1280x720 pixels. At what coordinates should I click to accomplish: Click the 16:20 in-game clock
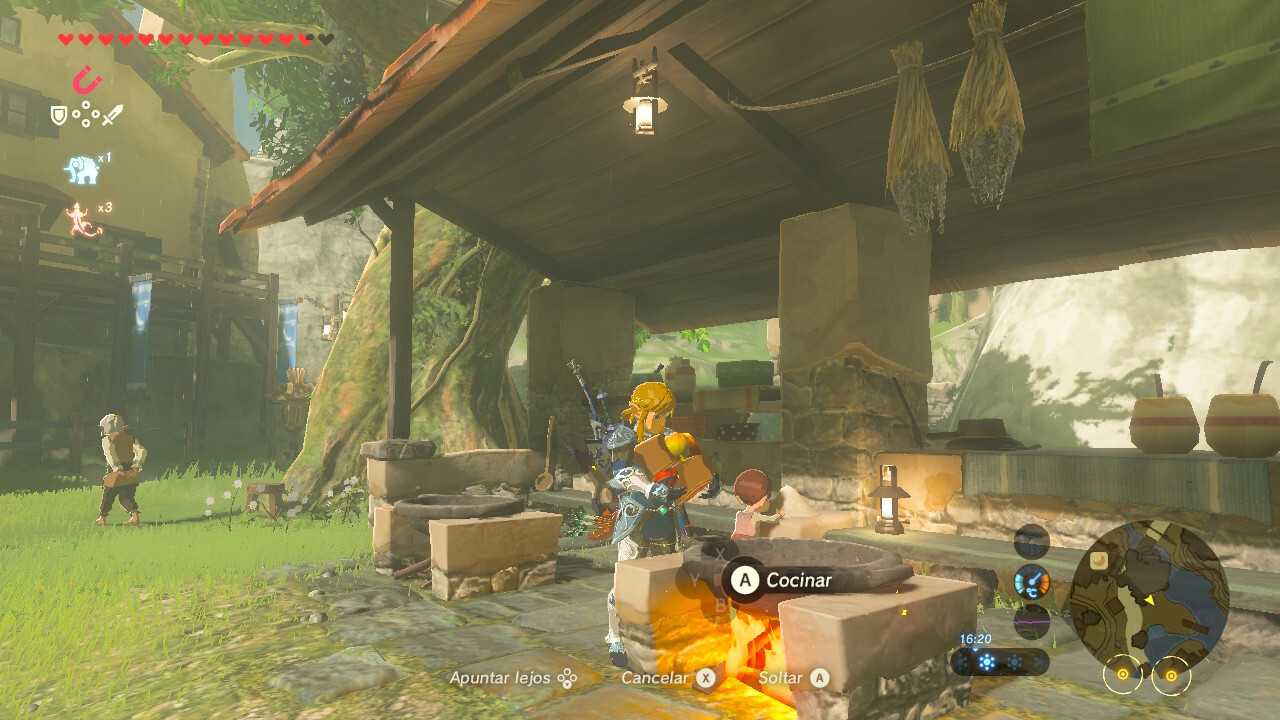point(975,636)
